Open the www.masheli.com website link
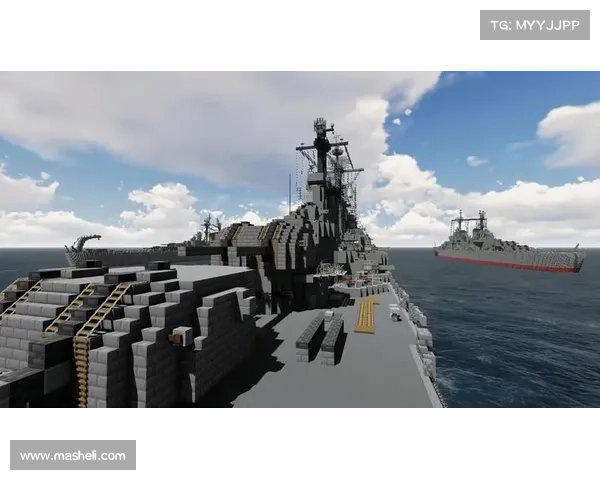This screenshot has width=600, height=480. [x=72, y=456]
